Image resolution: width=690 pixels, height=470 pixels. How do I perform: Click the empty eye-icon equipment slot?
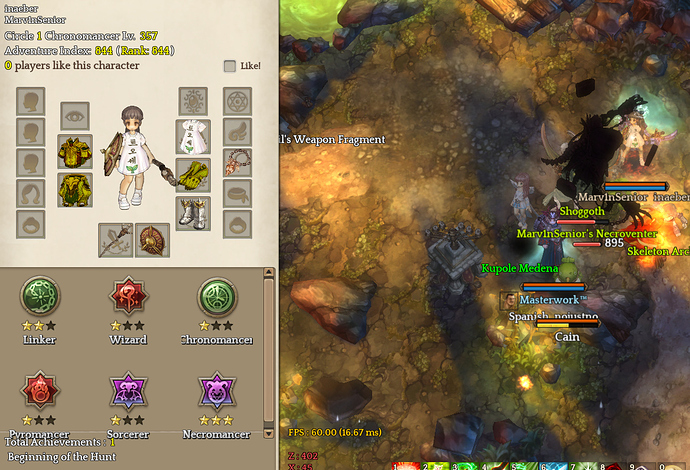pyautogui.click(x=75, y=116)
